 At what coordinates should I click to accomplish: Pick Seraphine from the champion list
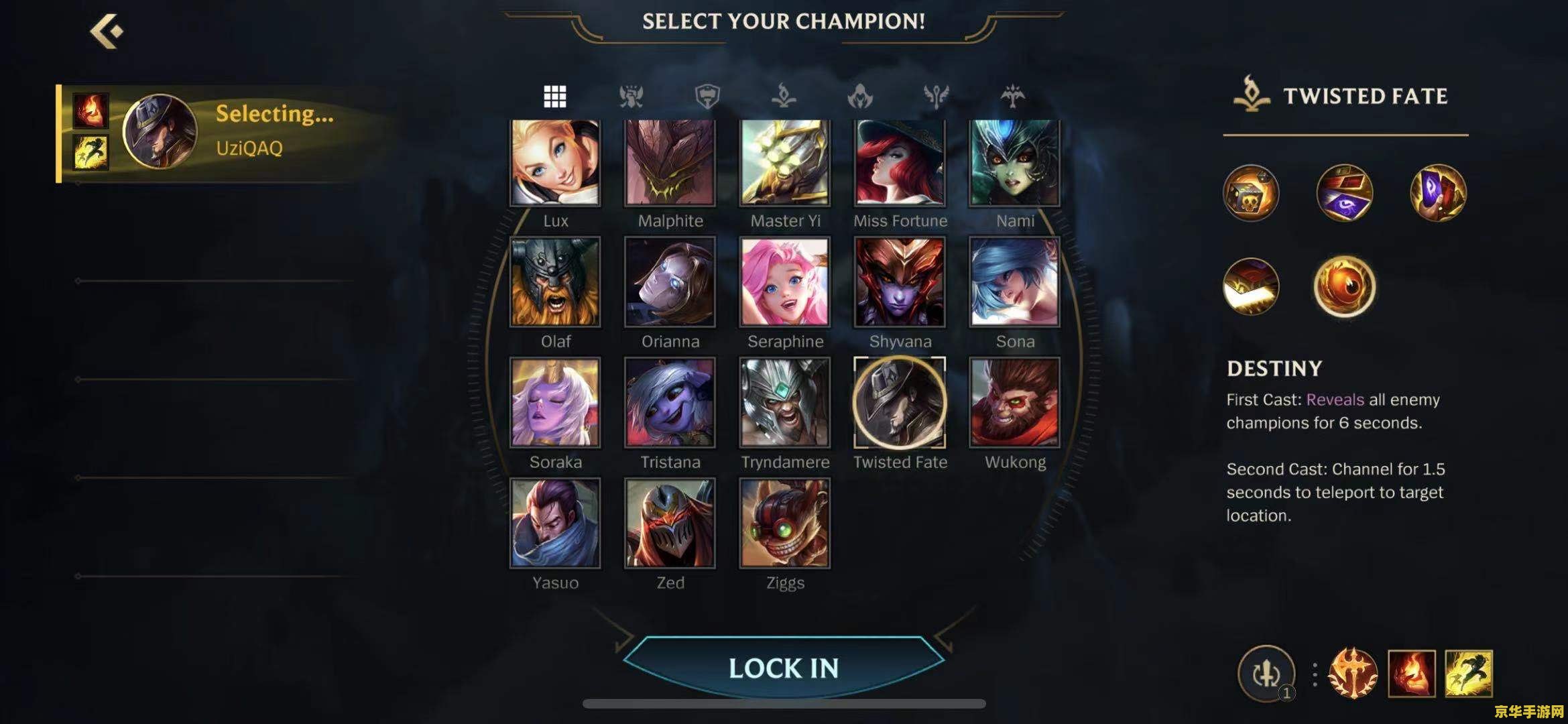pos(784,282)
